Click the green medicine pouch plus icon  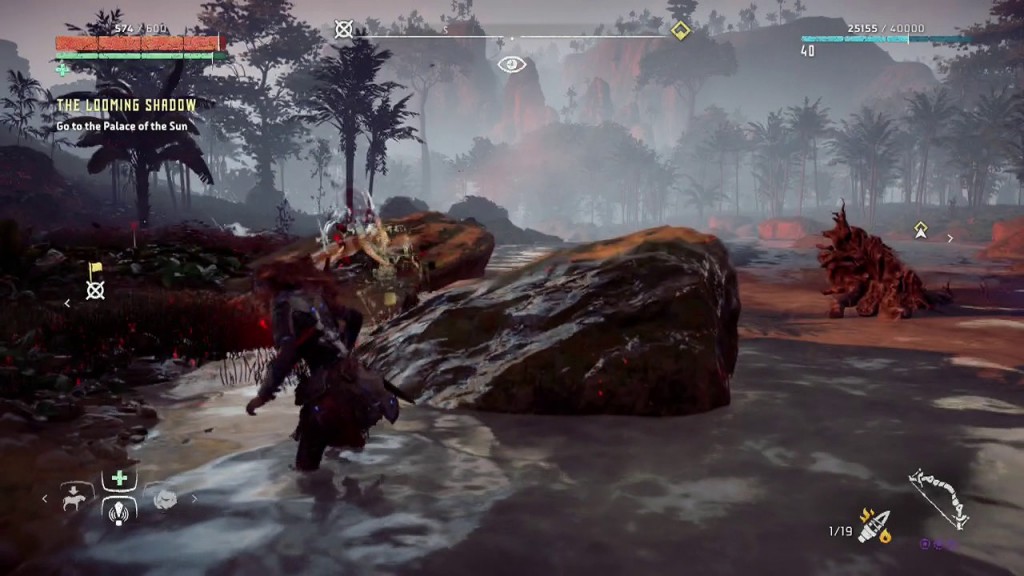click(63, 69)
